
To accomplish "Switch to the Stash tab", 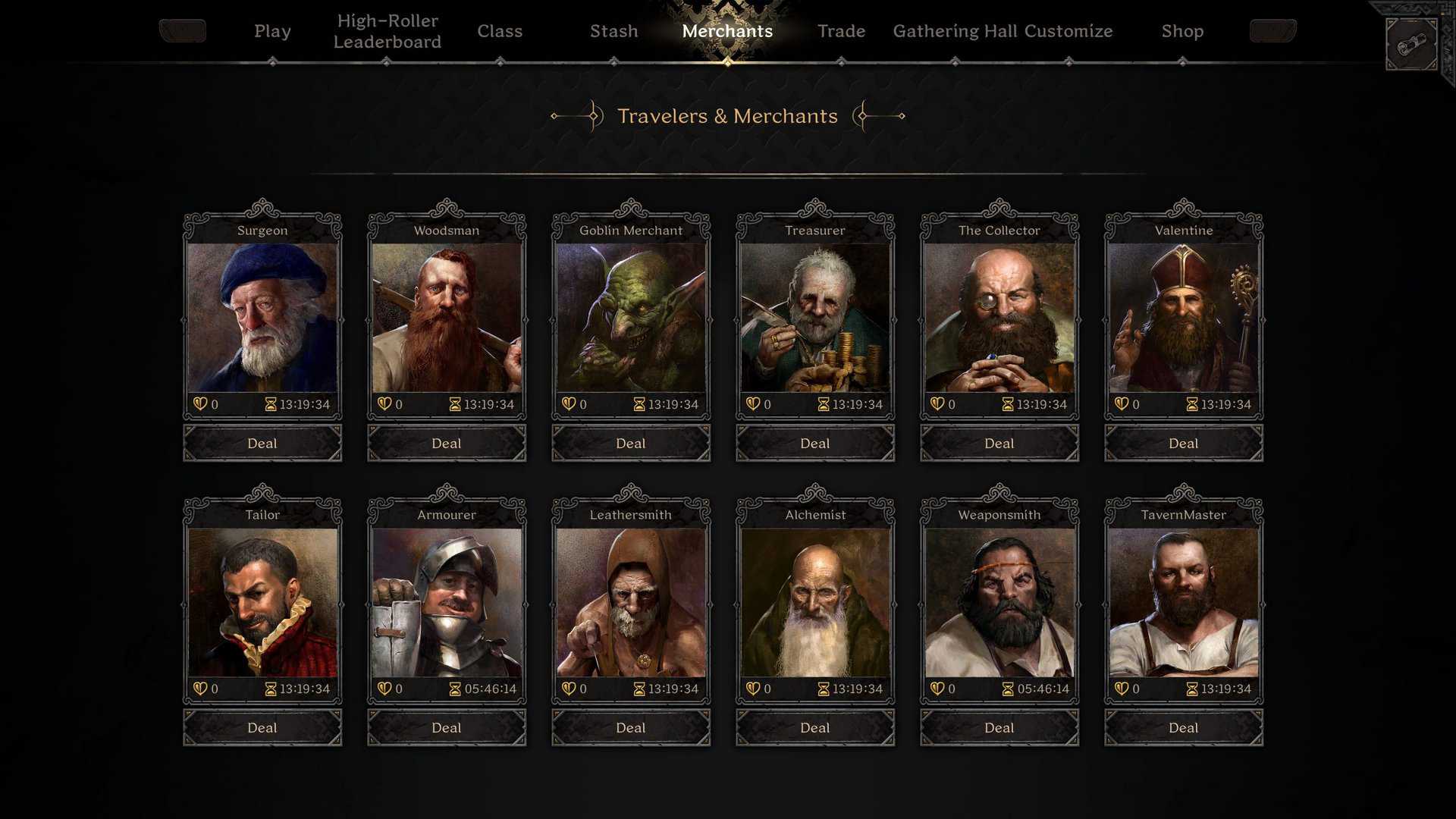I will (x=613, y=31).
